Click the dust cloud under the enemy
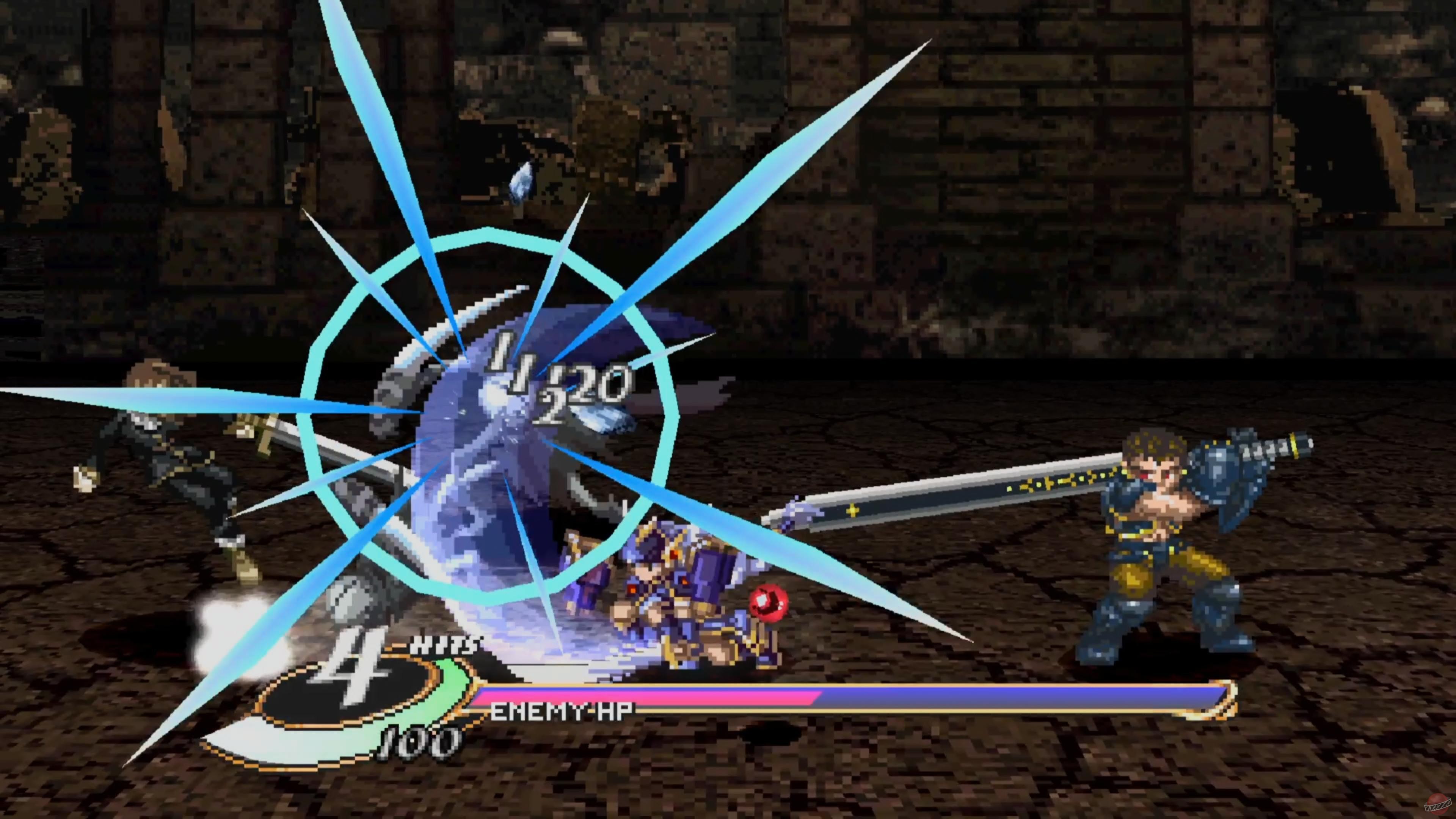Image resolution: width=1456 pixels, height=819 pixels. pyautogui.click(x=237, y=616)
